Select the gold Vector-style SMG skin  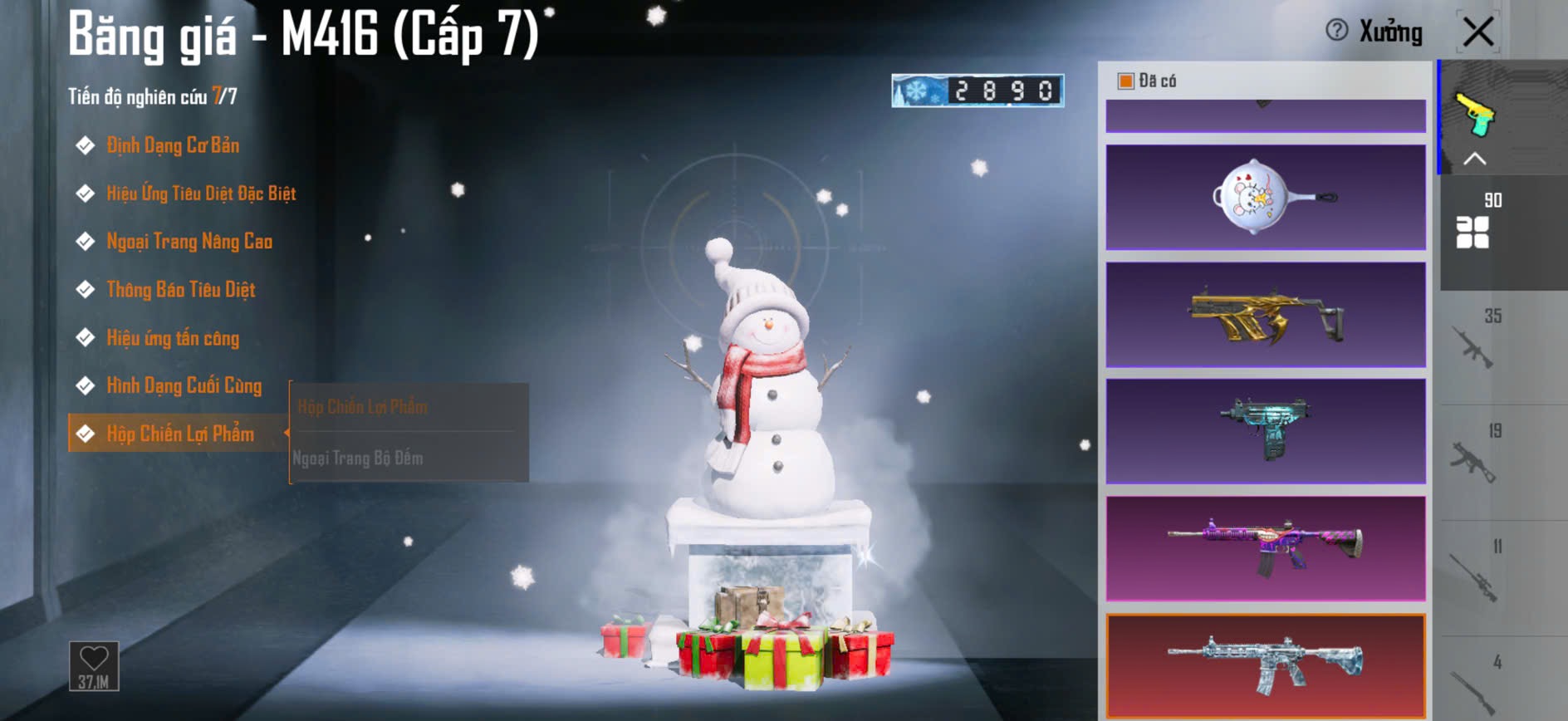click(1265, 315)
